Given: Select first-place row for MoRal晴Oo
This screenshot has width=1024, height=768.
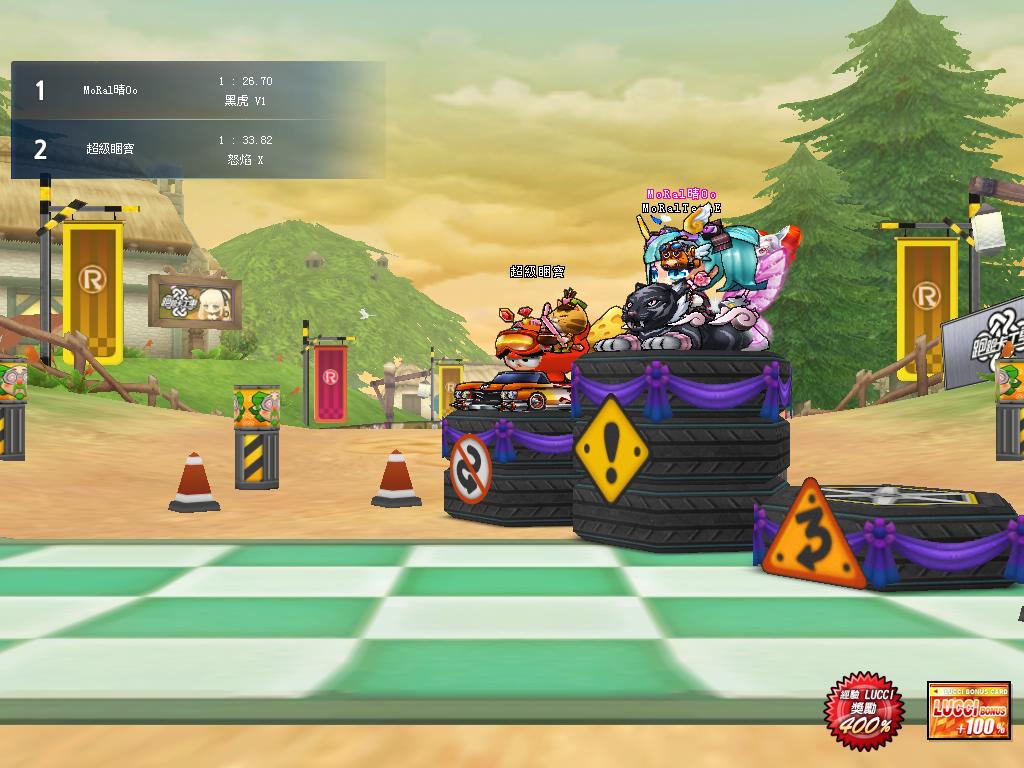Looking at the screenshot, I should 198,91.
